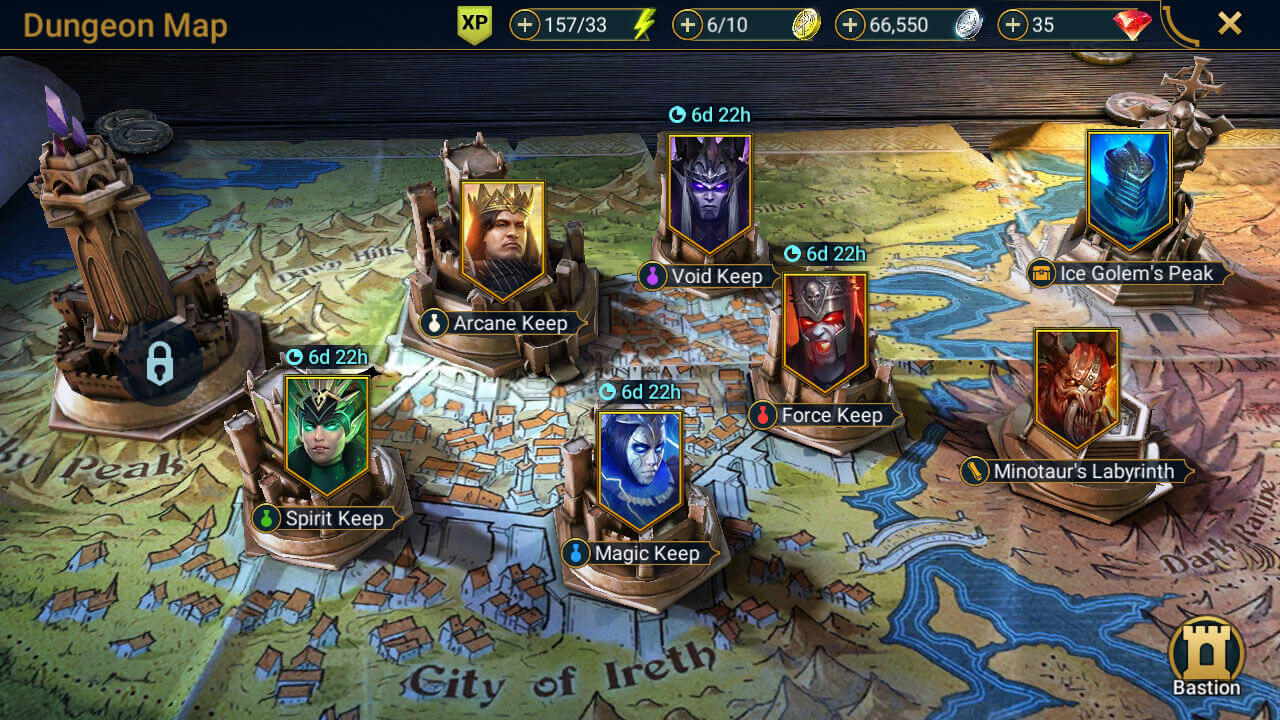
Task: Close the Dungeon Map screen
Action: [x=1229, y=23]
